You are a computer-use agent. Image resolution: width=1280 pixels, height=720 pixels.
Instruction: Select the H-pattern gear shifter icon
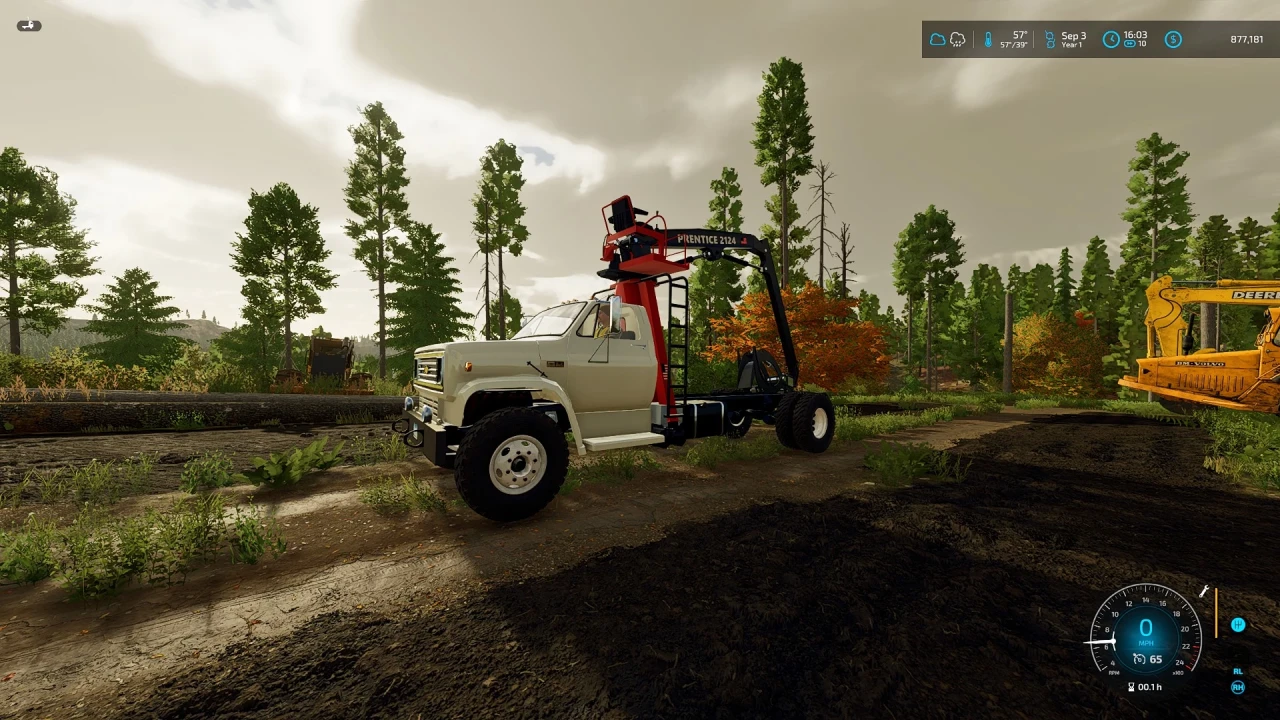pyautogui.click(x=1239, y=625)
